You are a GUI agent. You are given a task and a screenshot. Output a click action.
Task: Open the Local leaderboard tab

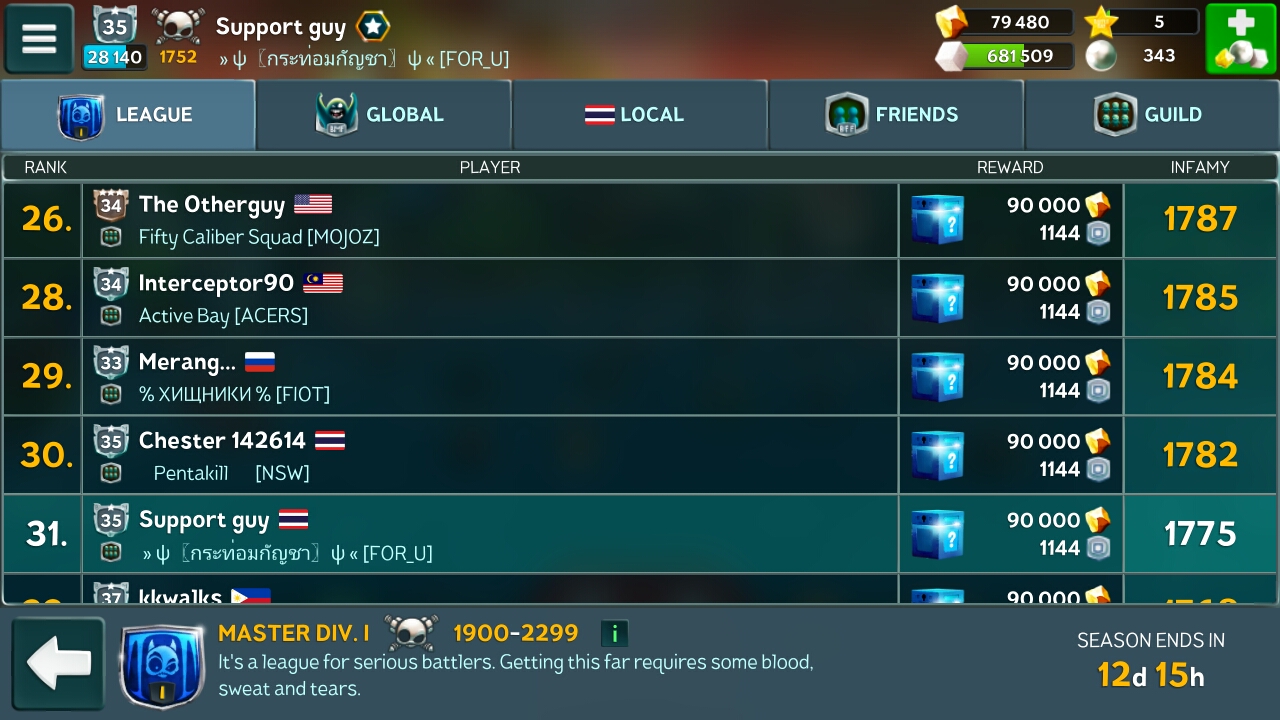click(639, 115)
